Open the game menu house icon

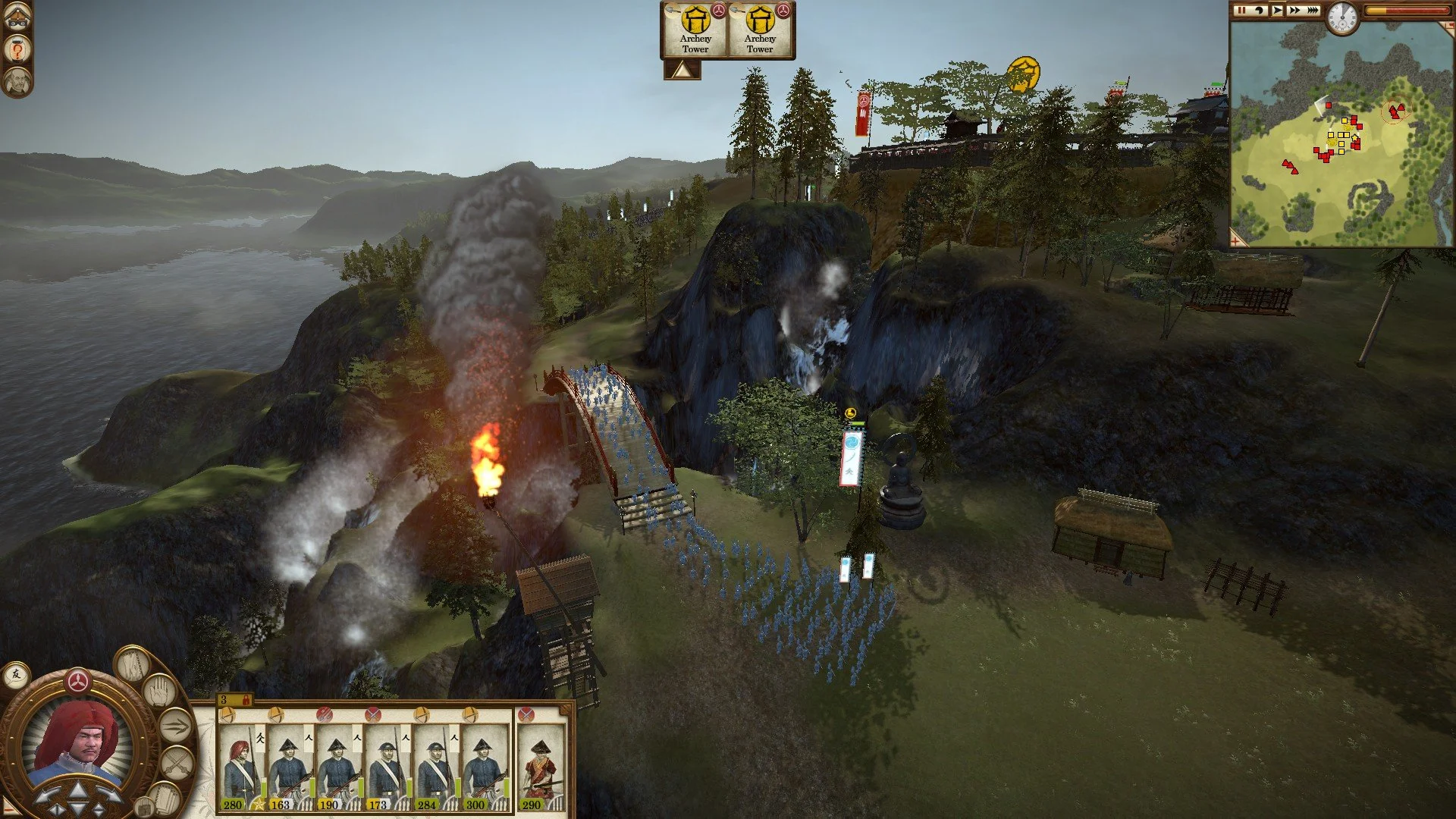(x=17, y=18)
